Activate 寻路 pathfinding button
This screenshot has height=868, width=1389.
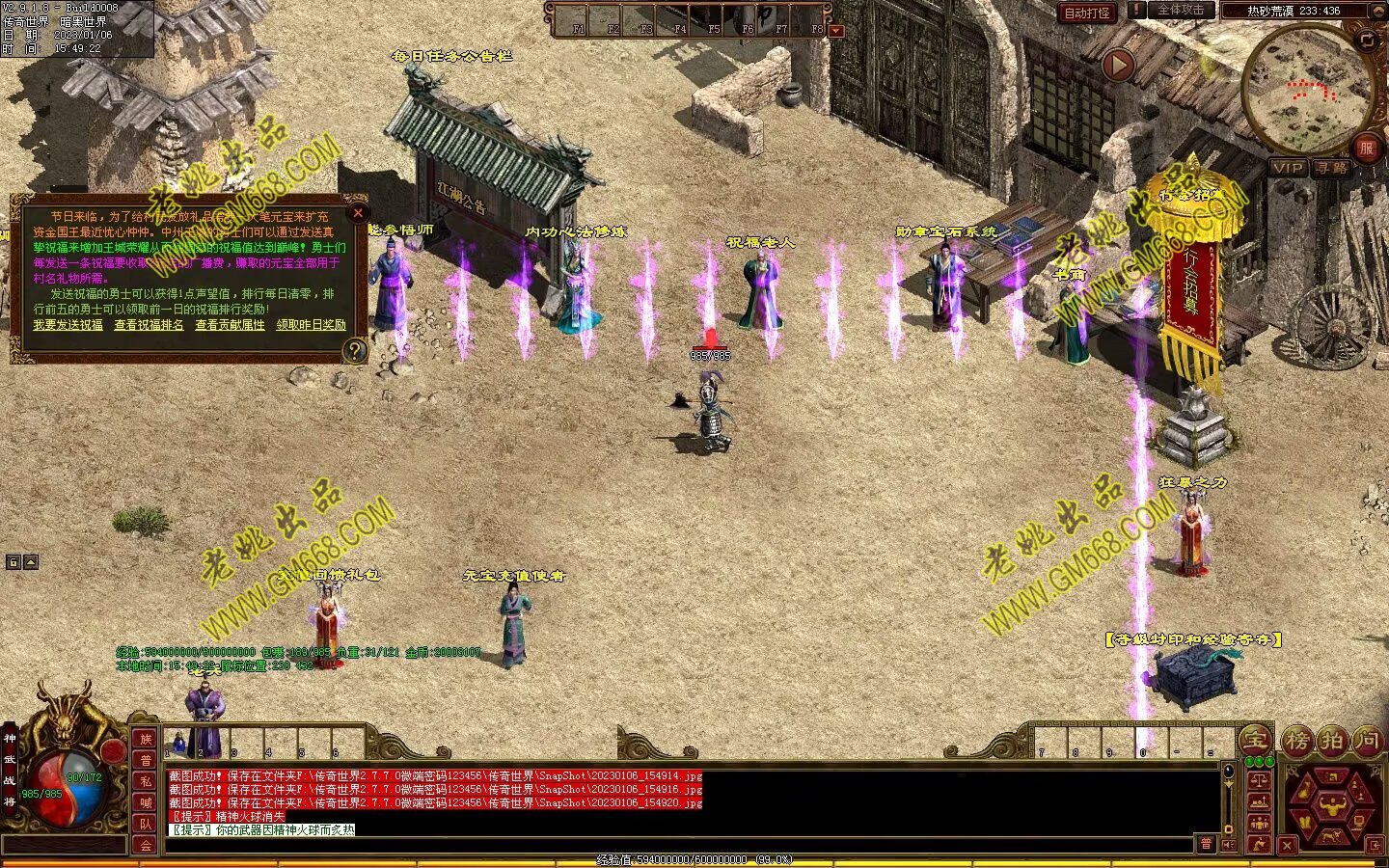[1332, 168]
